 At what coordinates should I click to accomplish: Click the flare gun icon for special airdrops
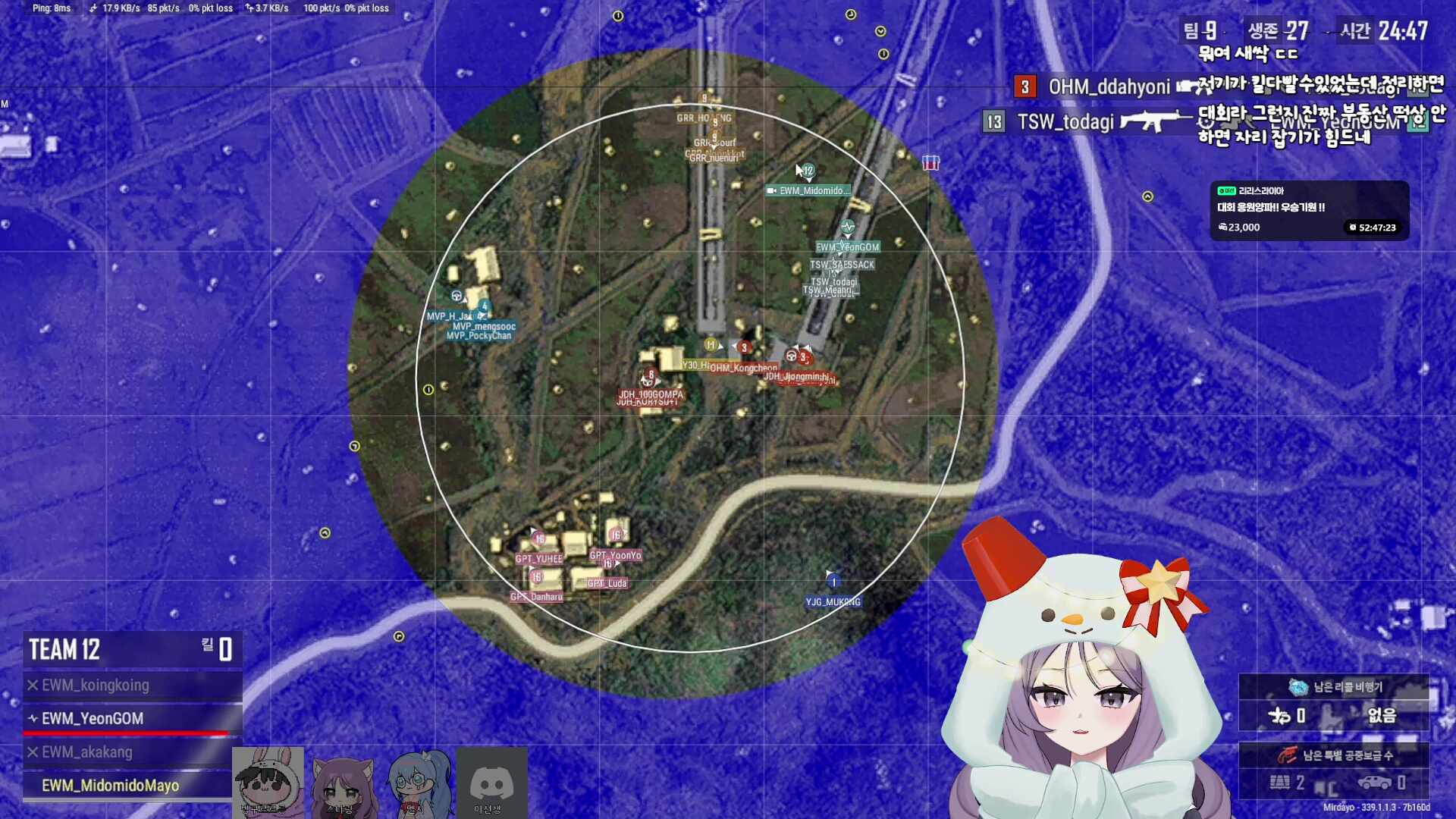point(1288,755)
